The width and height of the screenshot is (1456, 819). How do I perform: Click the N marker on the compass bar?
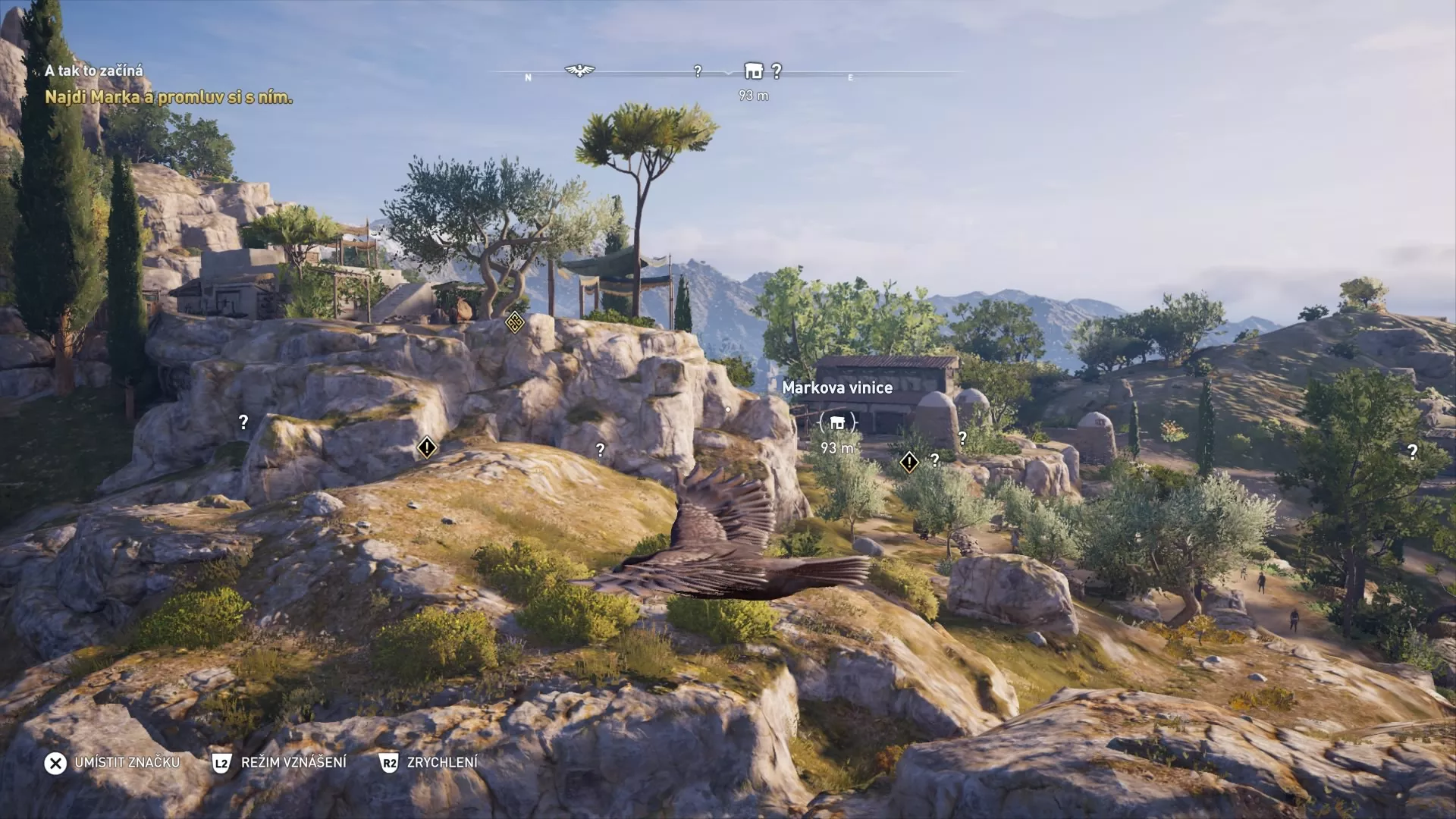(528, 76)
